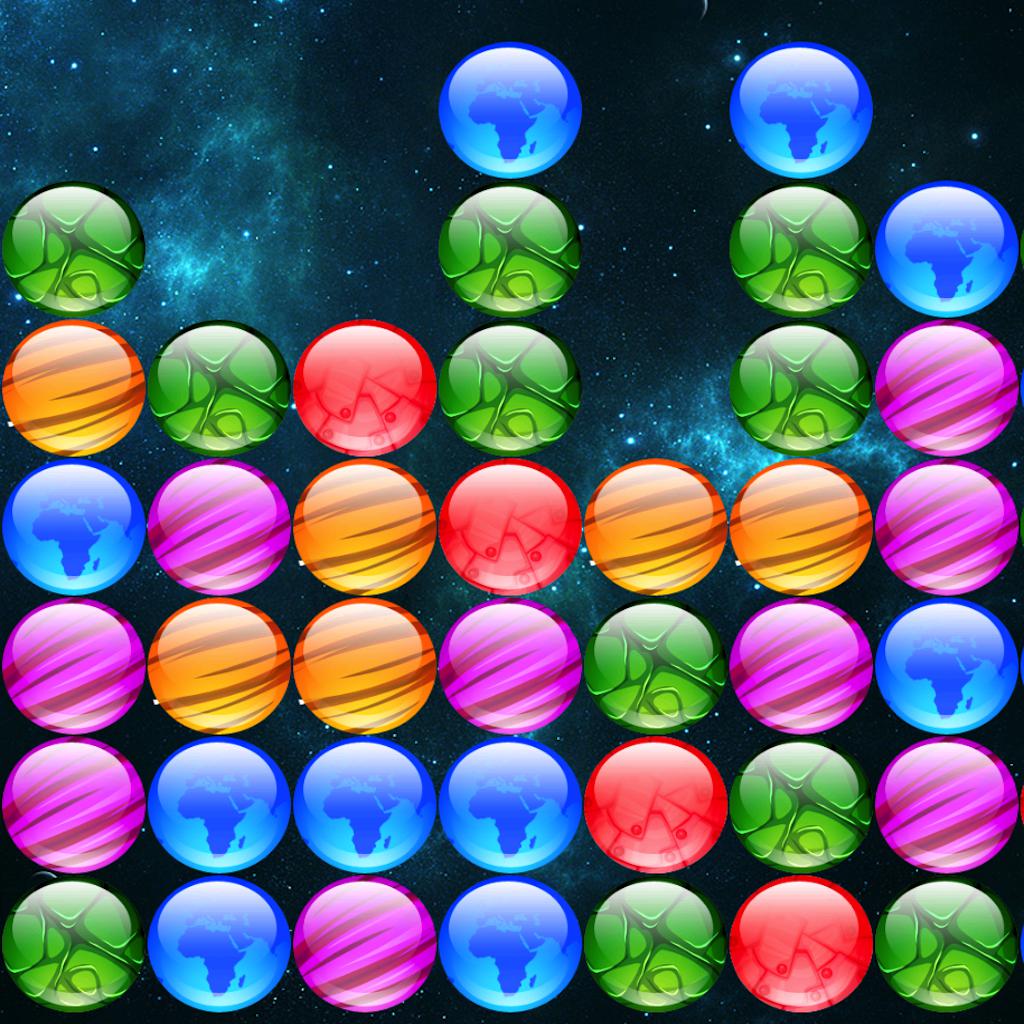Pop the red bubble between blue and green bubbles
The height and width of the screenshot is (1024, 1024).
tap(655, 805)
